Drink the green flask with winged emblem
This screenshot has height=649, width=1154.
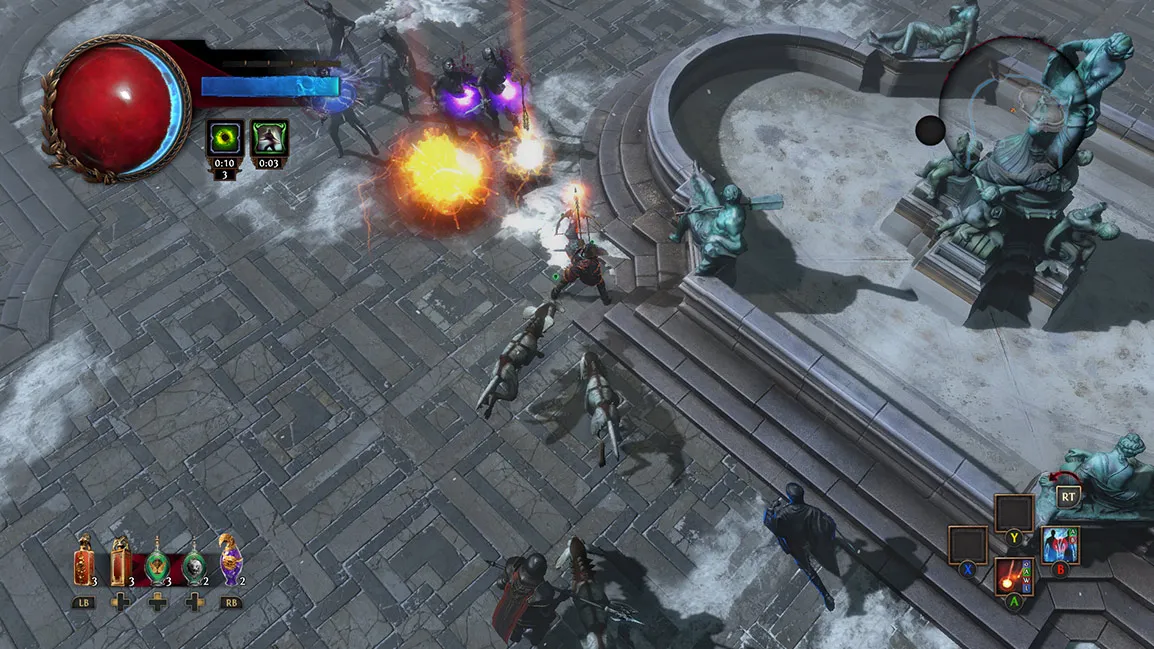click(x=157, y=565)
